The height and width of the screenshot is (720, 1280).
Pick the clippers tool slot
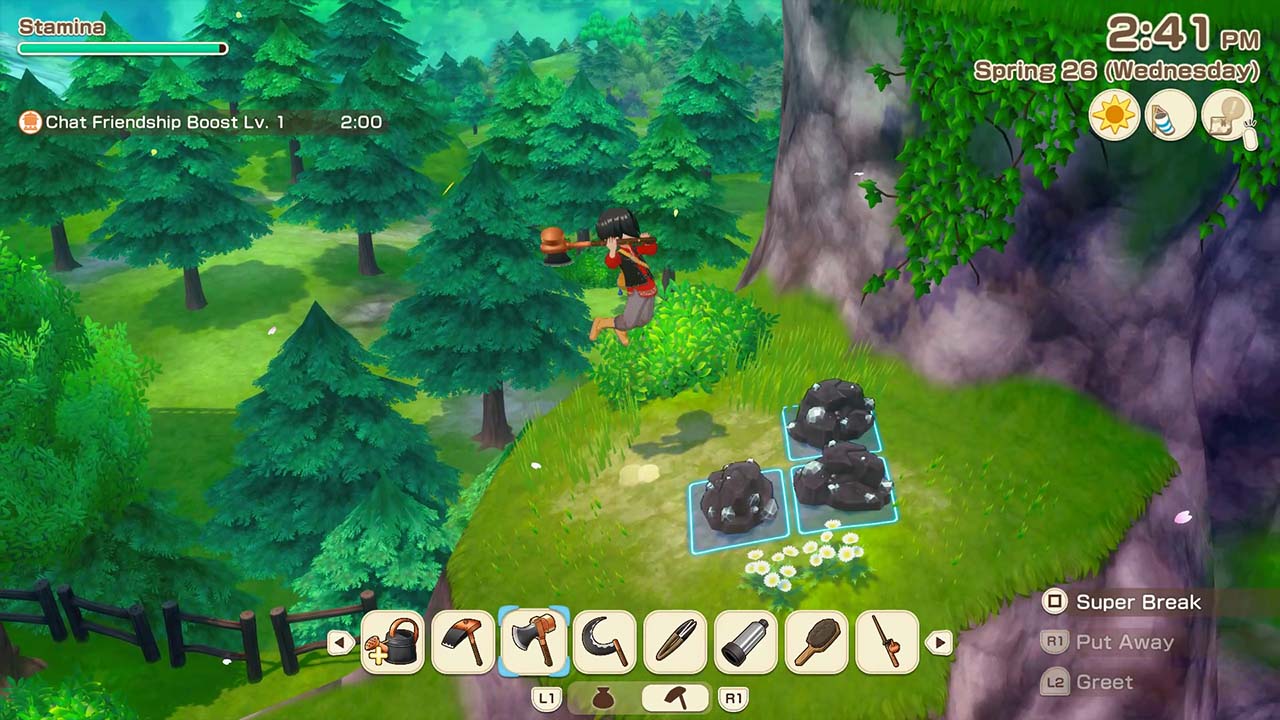676,641
